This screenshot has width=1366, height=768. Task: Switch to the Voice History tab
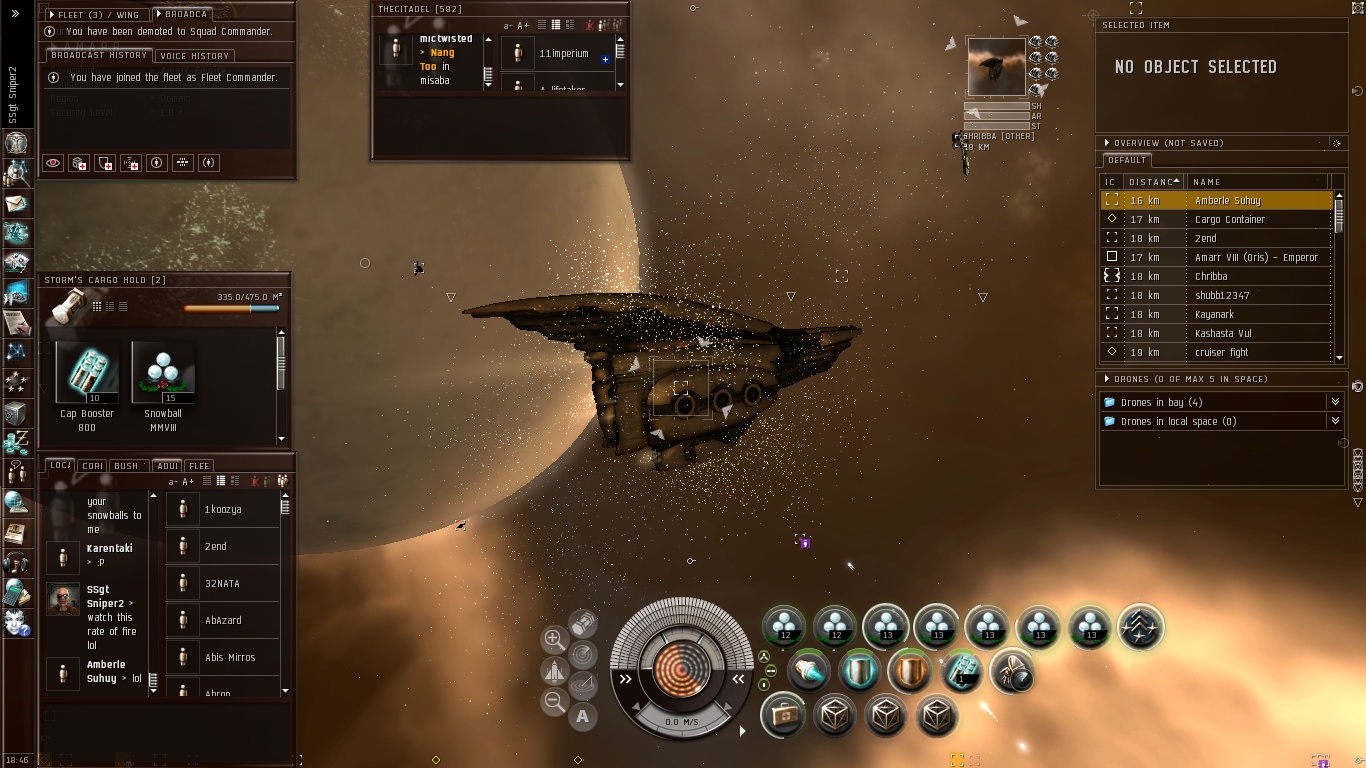195,56
